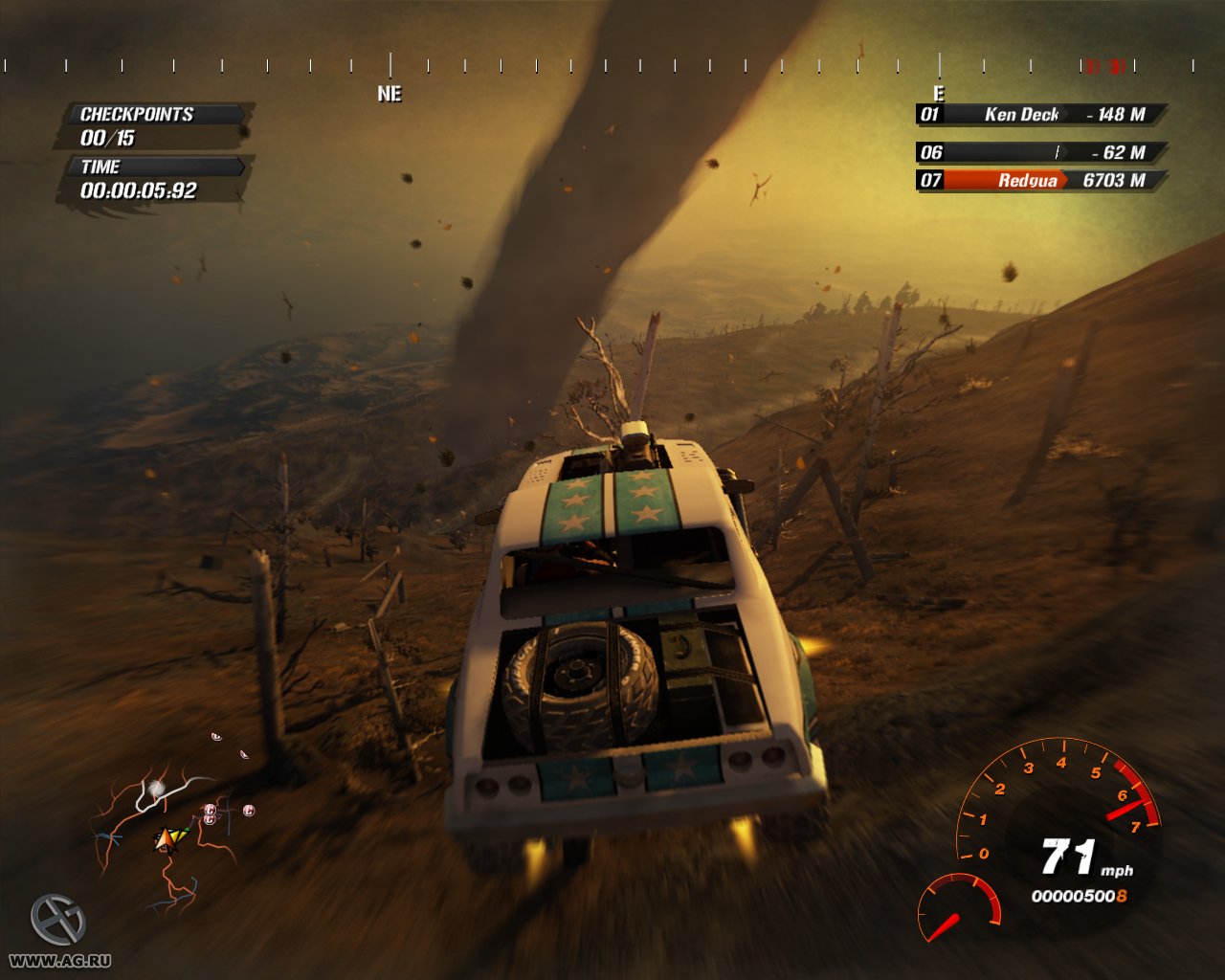
Task: Choose the highlighted Redgua standings row
Action: coord(1041,180)
